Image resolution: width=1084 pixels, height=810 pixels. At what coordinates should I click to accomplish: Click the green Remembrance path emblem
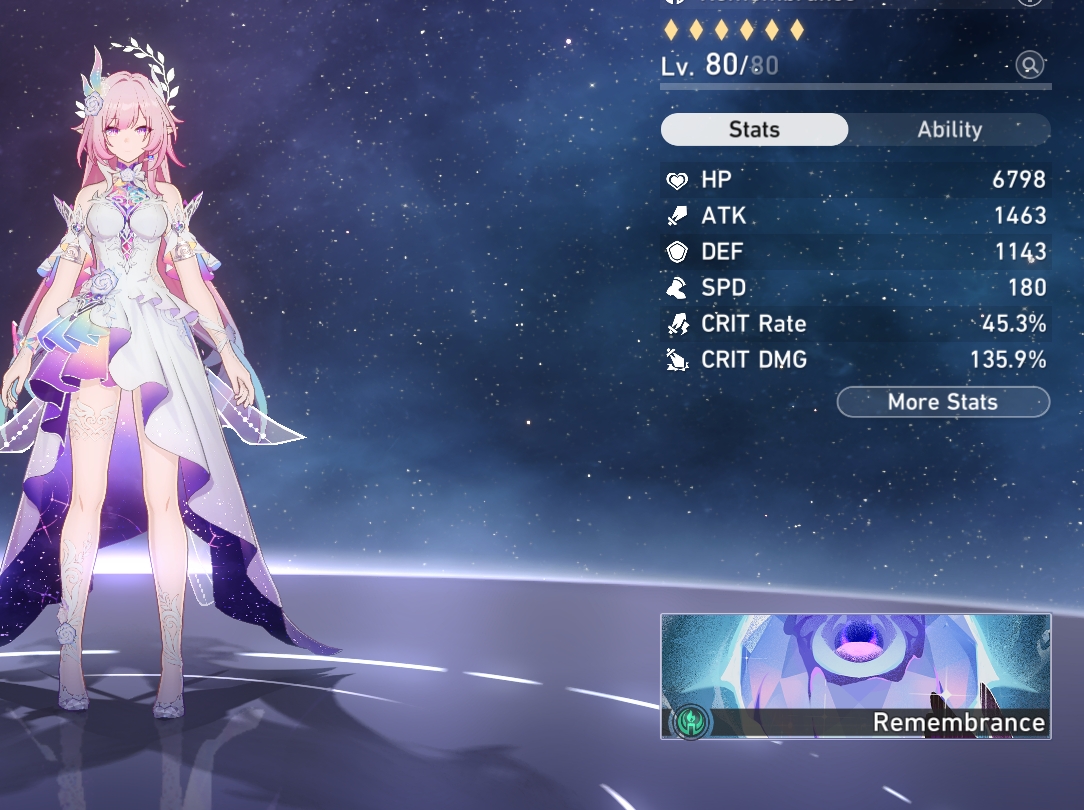(690, 720)
